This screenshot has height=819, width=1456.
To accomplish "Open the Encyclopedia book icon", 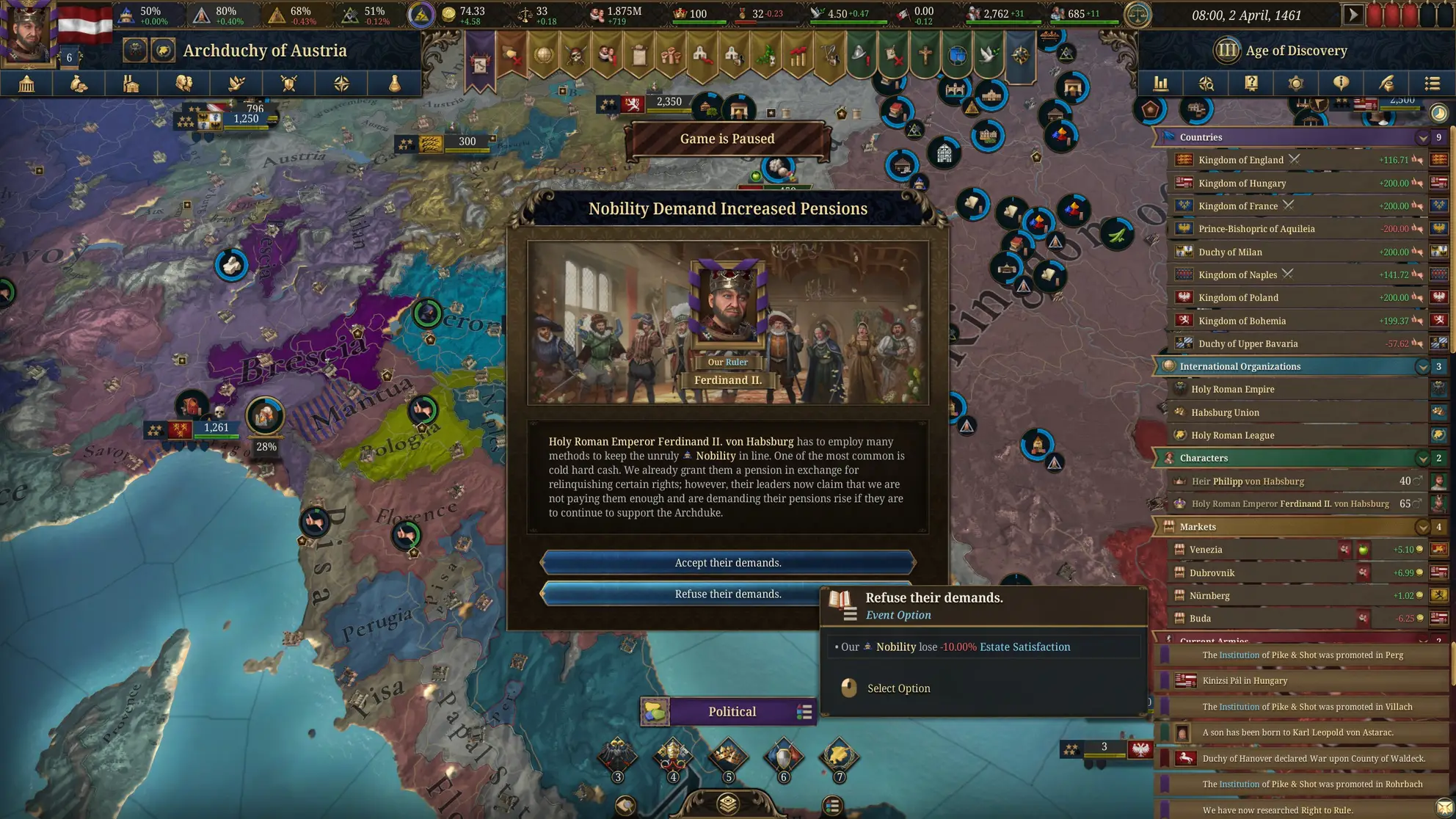I will [1251, 84].
